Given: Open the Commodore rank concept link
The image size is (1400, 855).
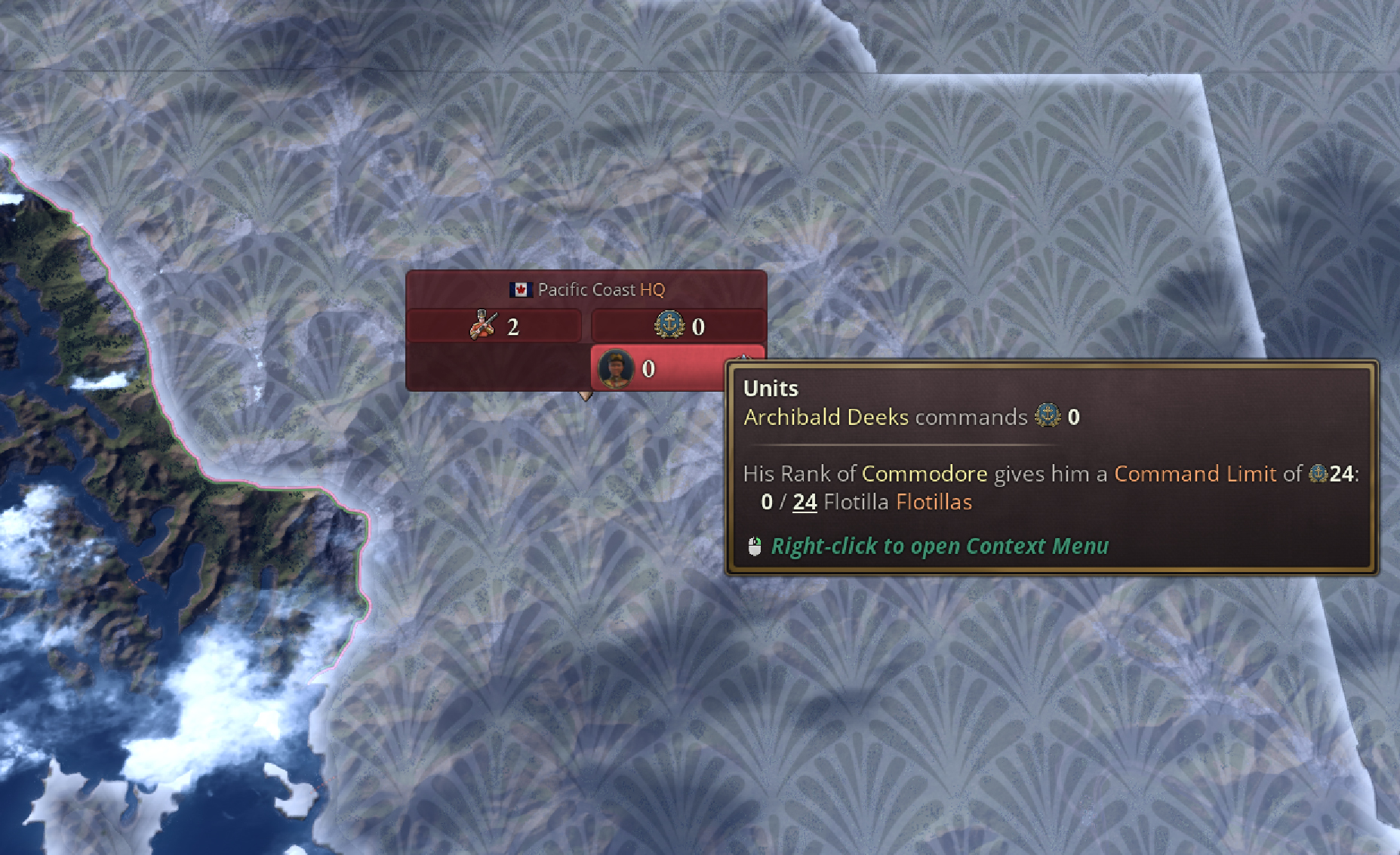Looking at the screenshot, I should (925, 474).
